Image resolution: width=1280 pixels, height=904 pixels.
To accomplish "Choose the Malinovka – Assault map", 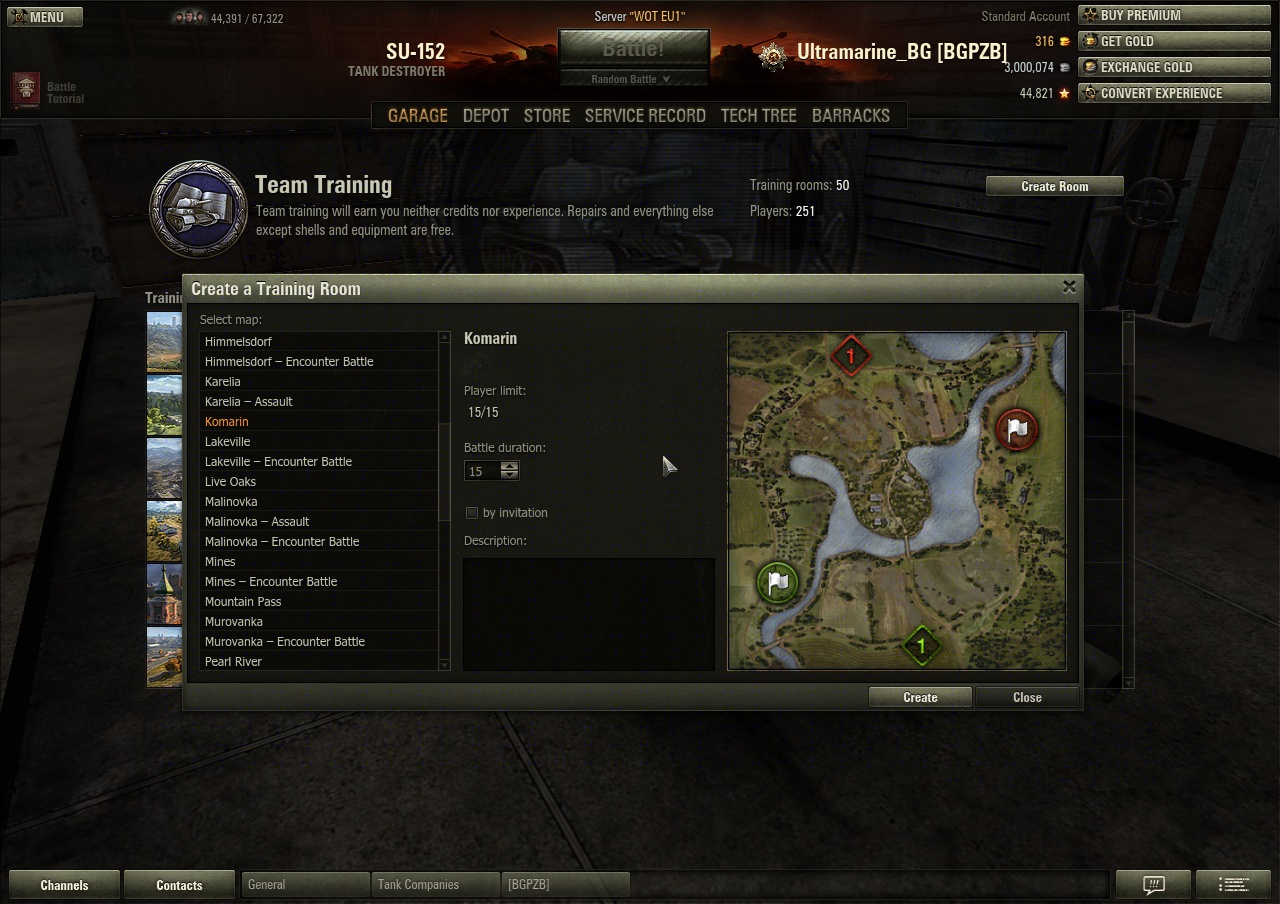I will point(257,521).
